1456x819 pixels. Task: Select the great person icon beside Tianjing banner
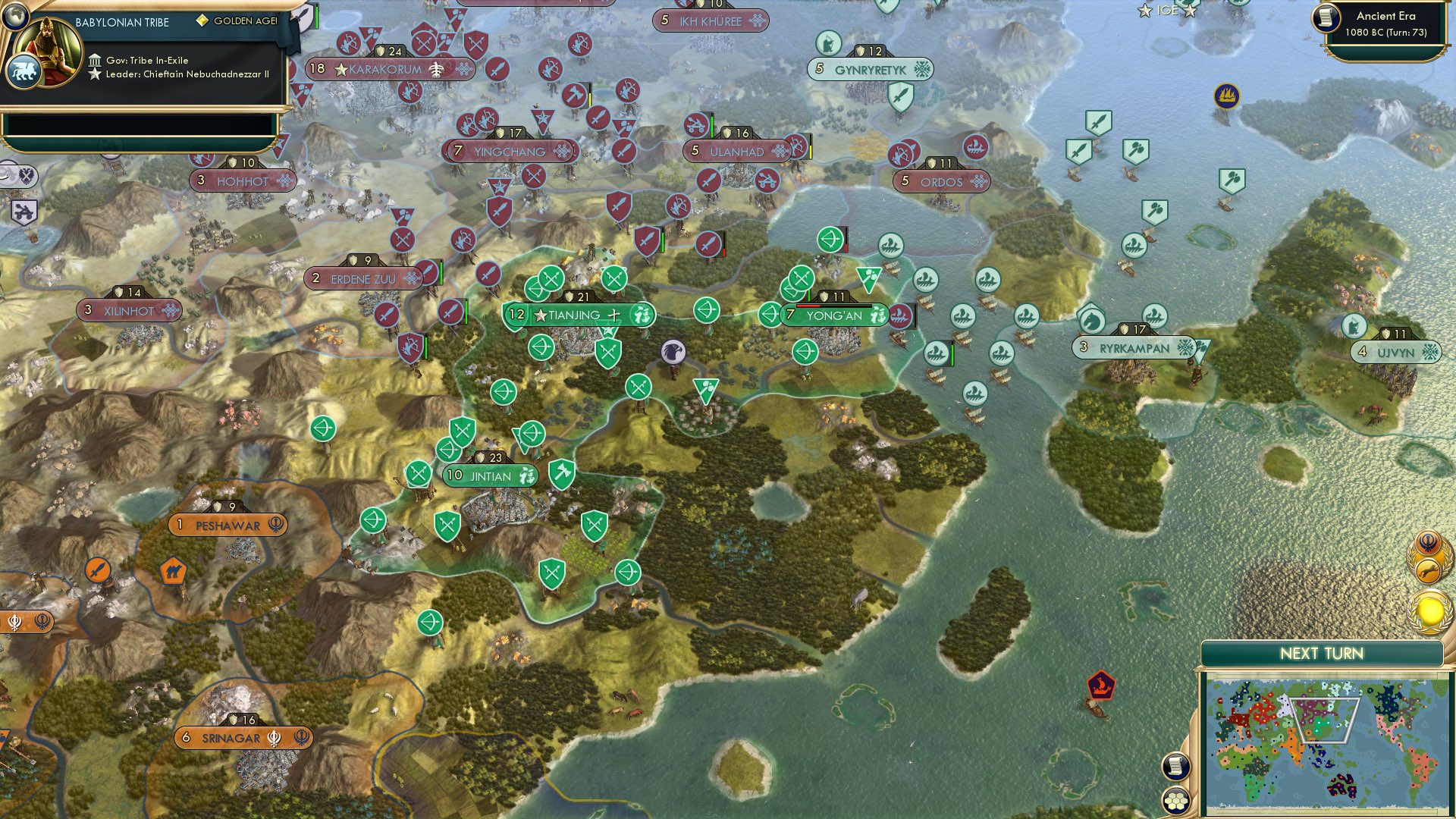coord(641,314)
